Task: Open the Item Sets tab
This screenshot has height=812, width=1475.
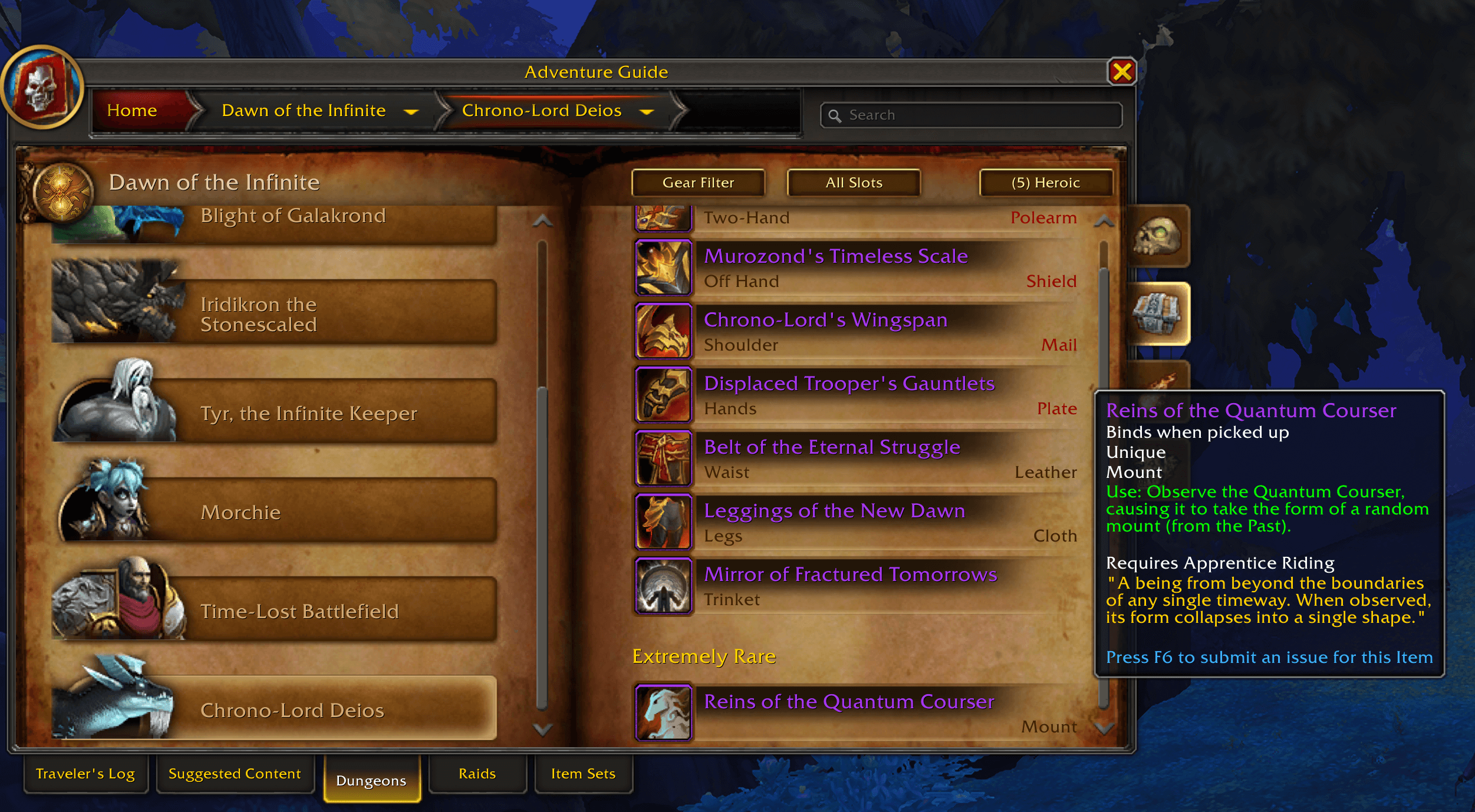Action: point(583,774)
